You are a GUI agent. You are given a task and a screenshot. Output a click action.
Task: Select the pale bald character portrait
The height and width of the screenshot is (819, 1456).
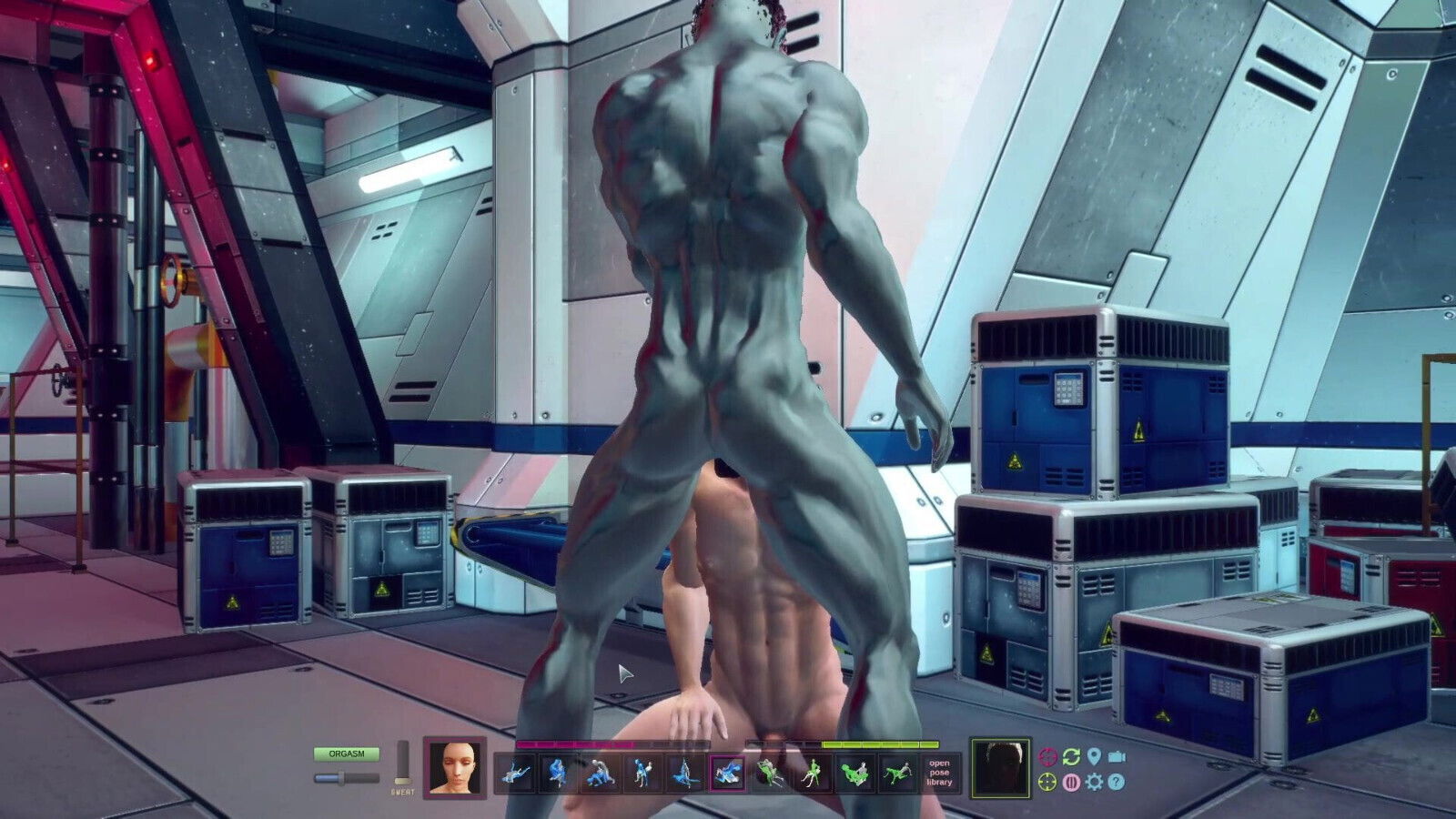tap(454, 768)
